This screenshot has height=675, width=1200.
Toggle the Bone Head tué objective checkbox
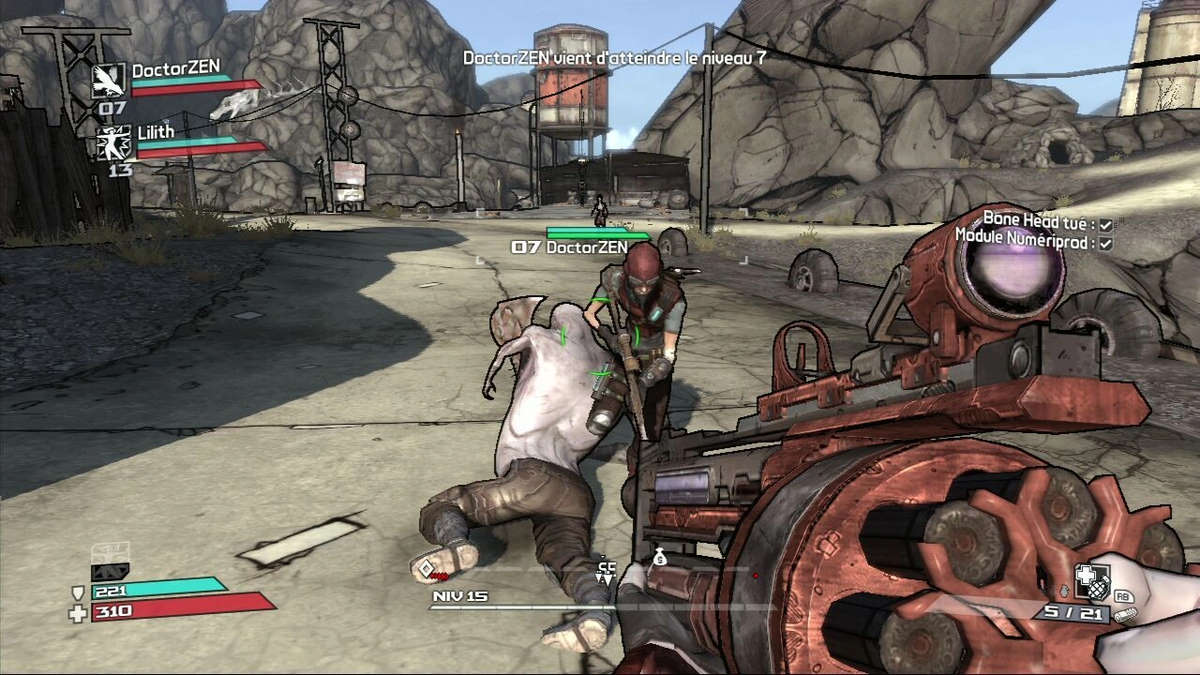click(1105, 225)
